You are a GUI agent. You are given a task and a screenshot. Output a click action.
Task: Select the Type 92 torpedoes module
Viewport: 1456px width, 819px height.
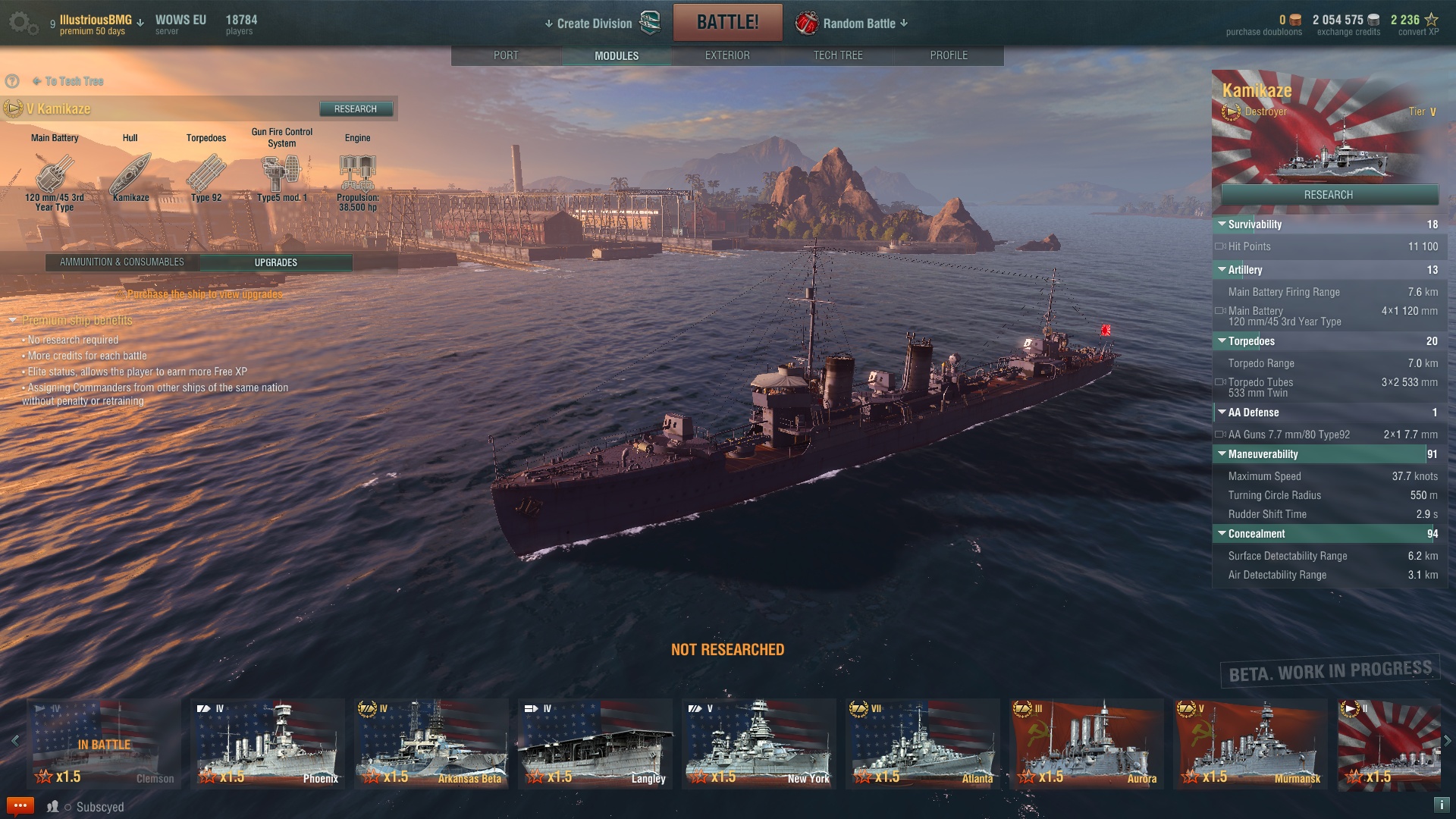(206, 174)
